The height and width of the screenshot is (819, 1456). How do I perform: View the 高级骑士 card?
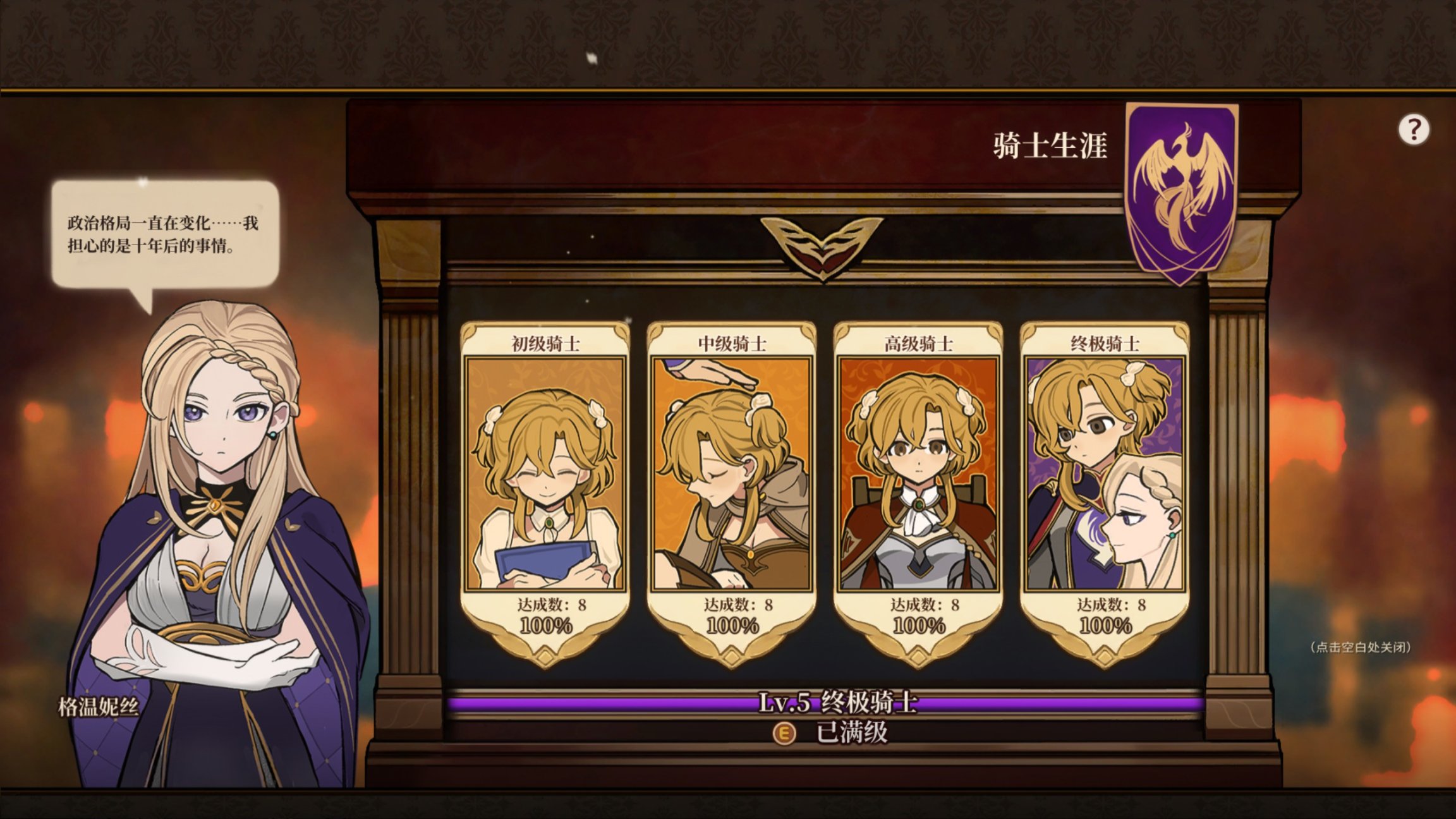pyautogui.click(x=918, y=487)
